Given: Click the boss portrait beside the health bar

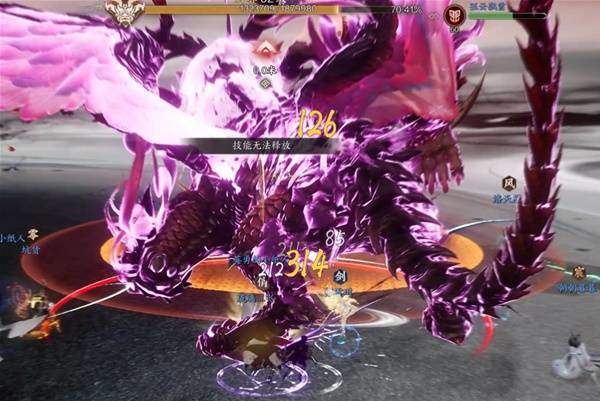Looking at the screenshot, I should [126, 11].
